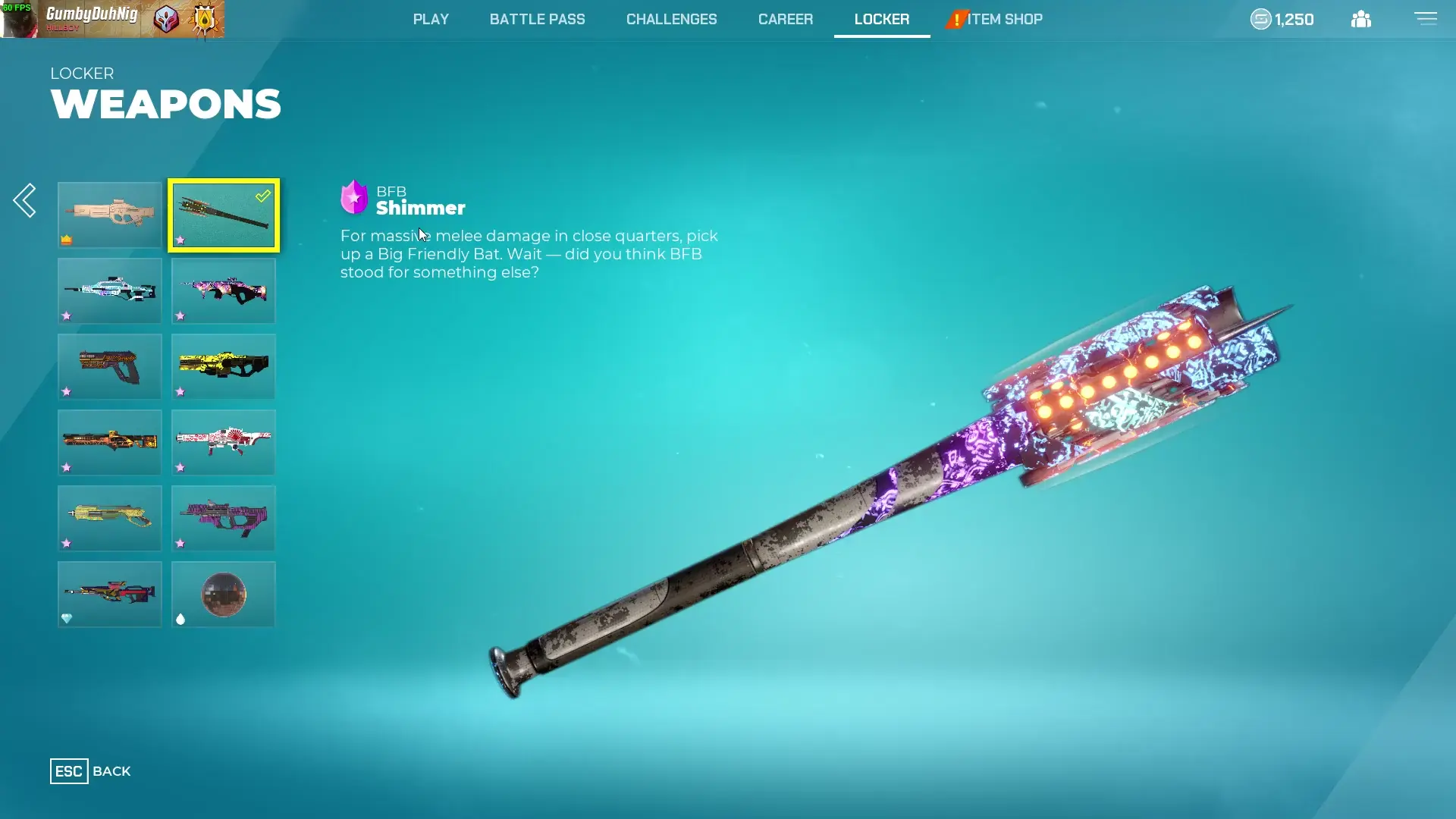Go to the Challenges tab
Screen dimensions: 1456x819
tap(671, 19)
